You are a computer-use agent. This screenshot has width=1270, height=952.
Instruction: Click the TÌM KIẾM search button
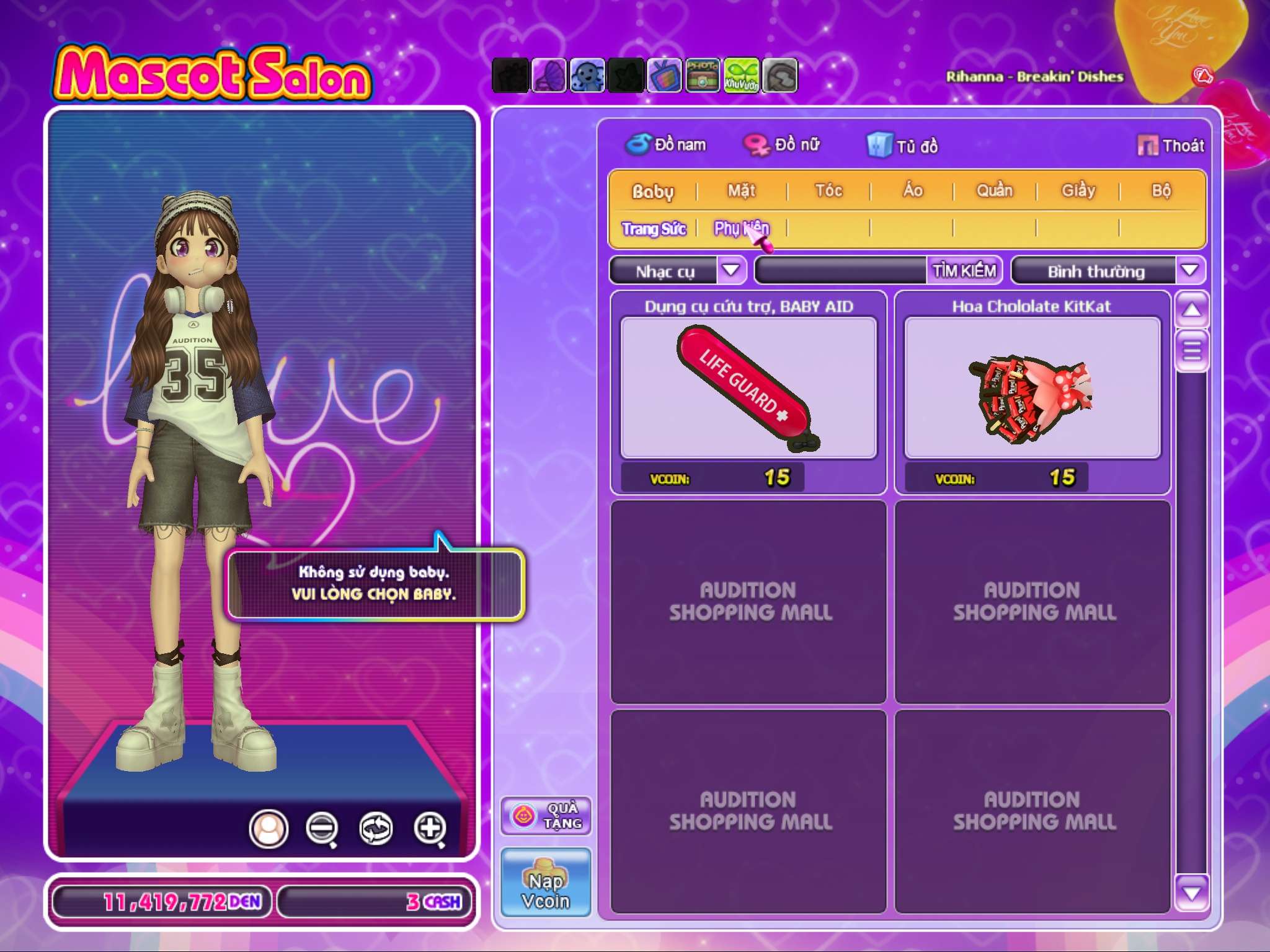(x=964, y=271)
